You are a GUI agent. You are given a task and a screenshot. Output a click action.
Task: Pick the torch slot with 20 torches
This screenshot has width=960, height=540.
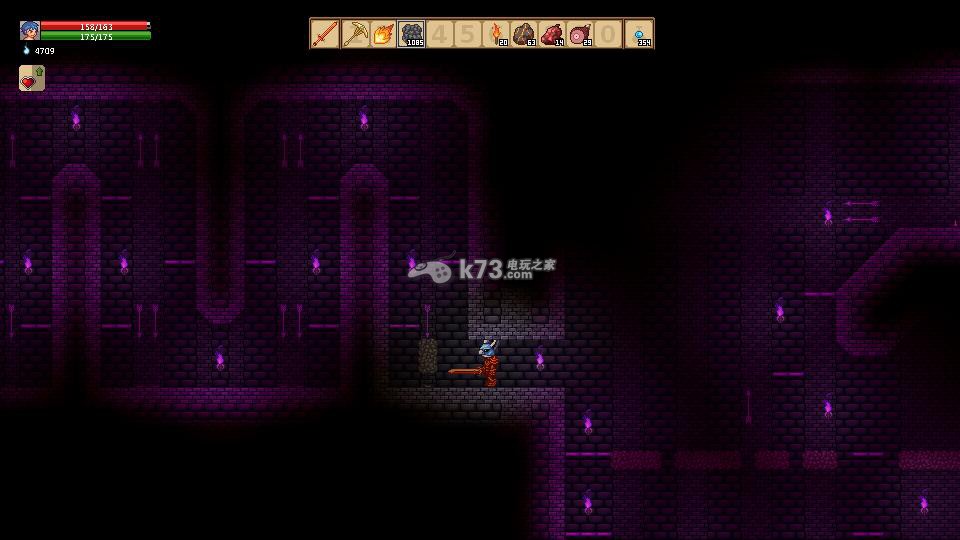pos(497,34)
